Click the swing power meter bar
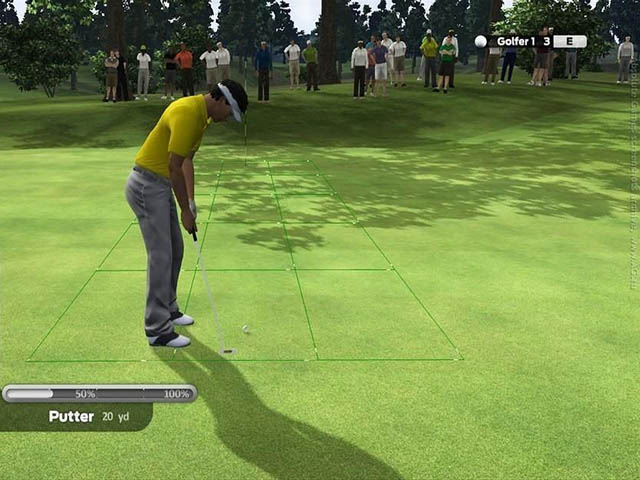Screen dimensions: 640x480 [x=99, y=394]
